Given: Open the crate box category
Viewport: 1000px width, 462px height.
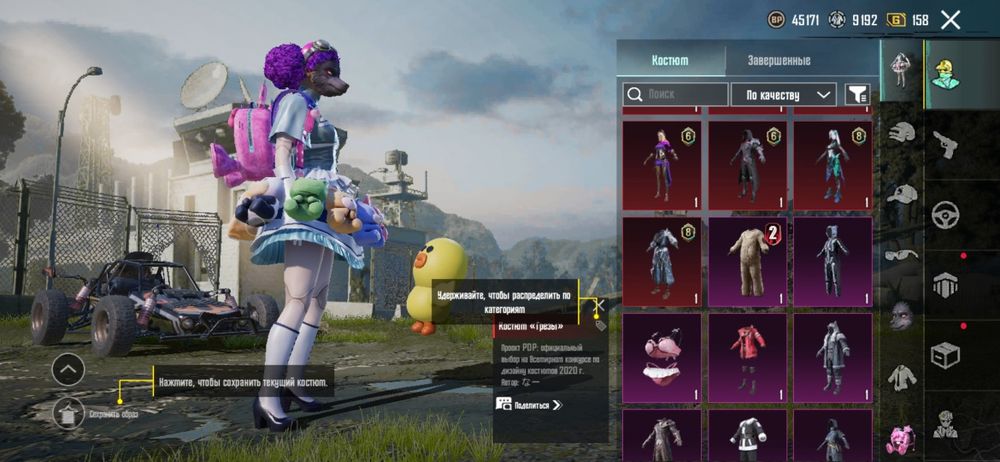Looking at the screenshot, I should [x=945, y=354].
